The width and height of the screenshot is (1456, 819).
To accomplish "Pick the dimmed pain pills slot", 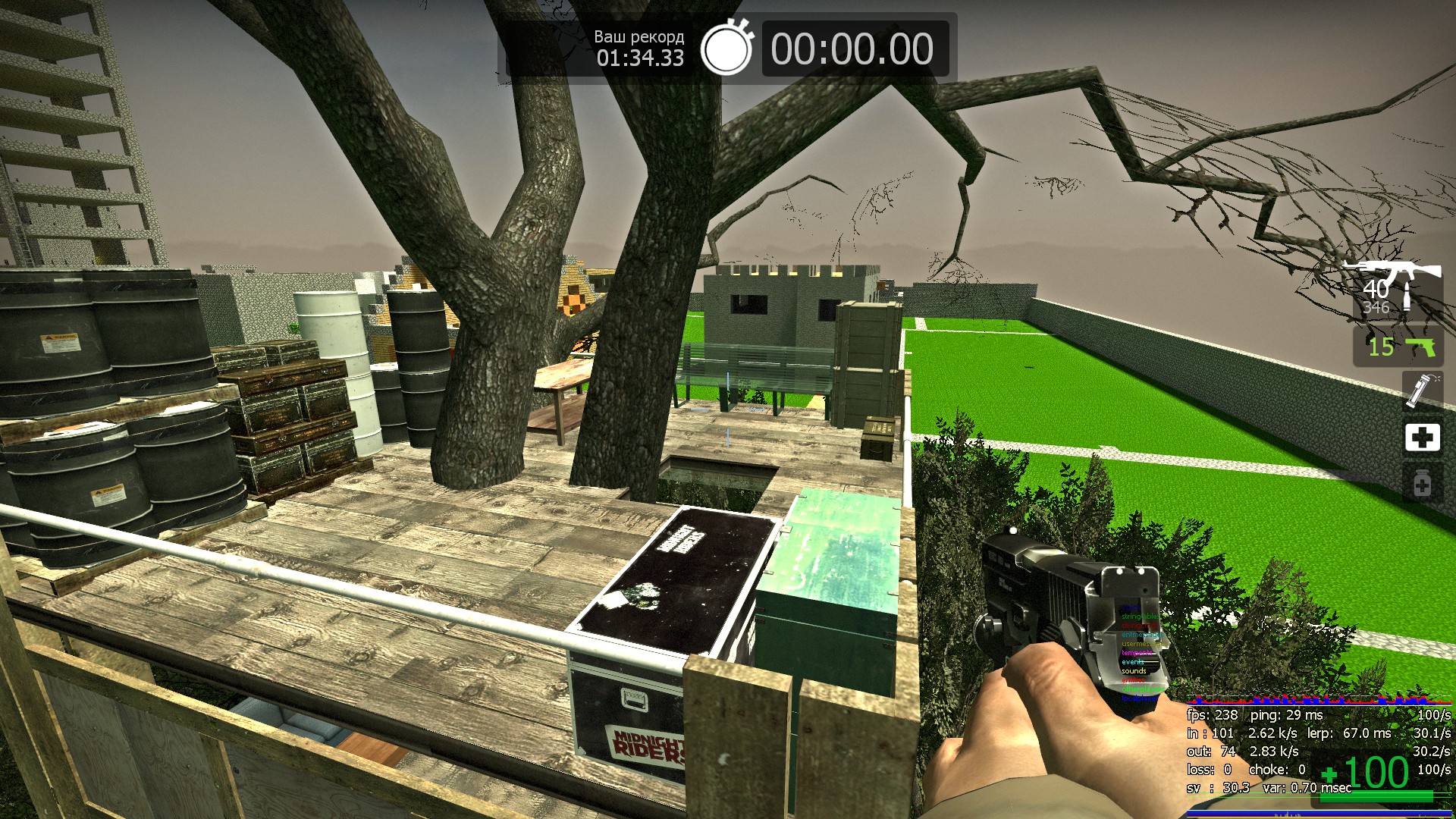I will [1422, 484].
